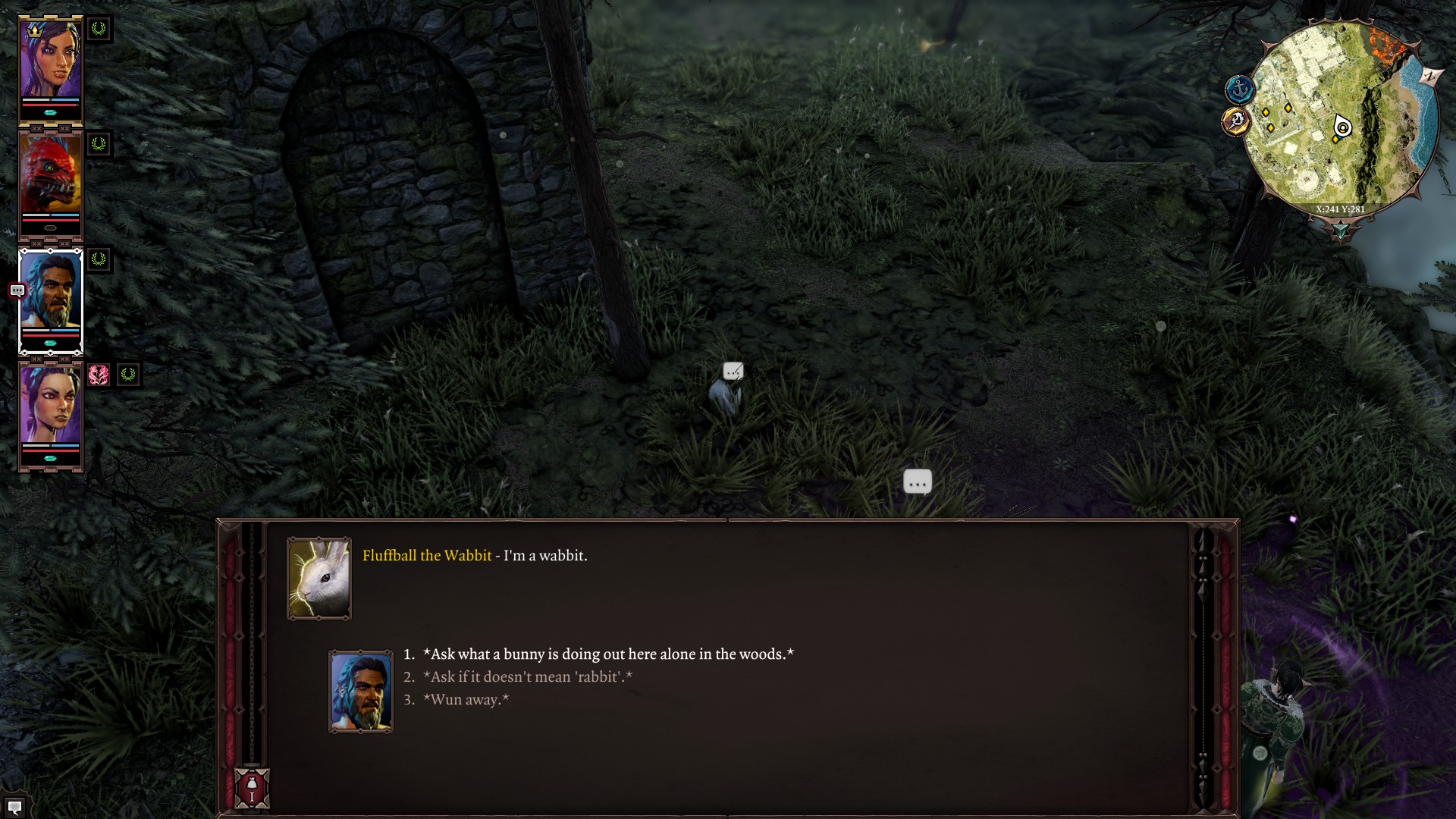
Task: Click the gold swirl icon beside minimap
Action: pos(1236,121)
